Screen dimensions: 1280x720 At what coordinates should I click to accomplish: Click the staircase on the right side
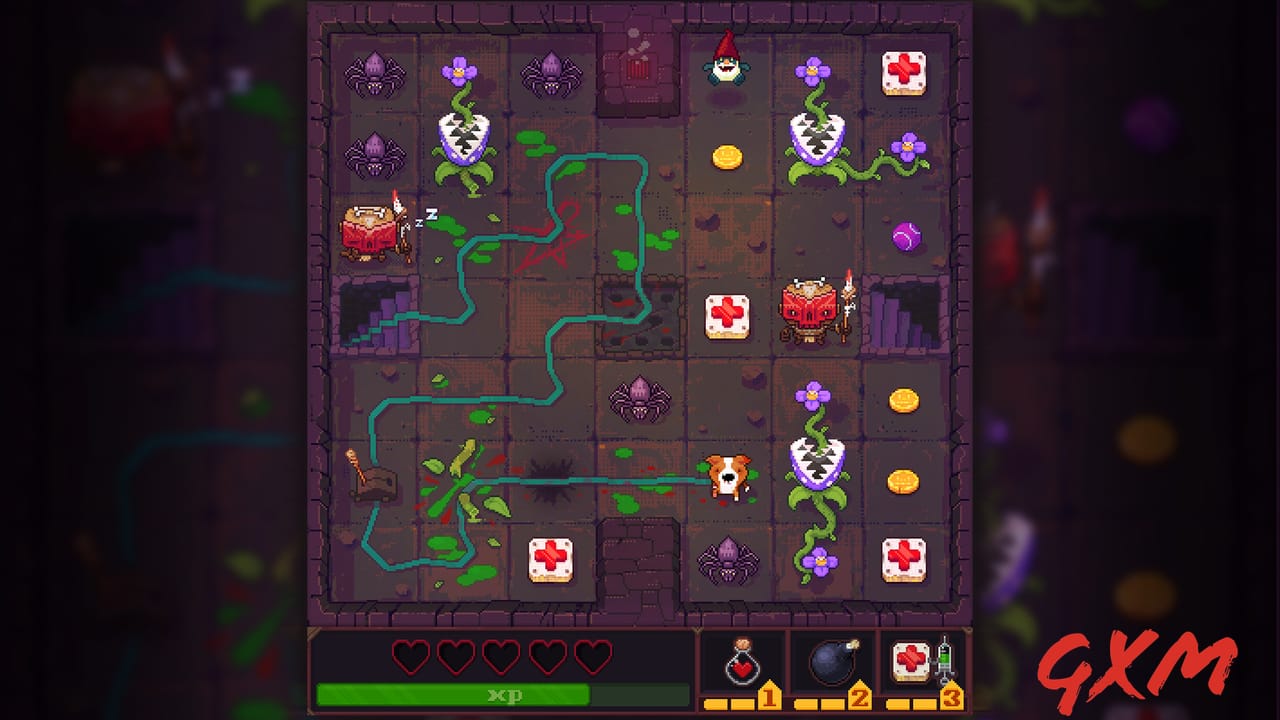point(902,310)
